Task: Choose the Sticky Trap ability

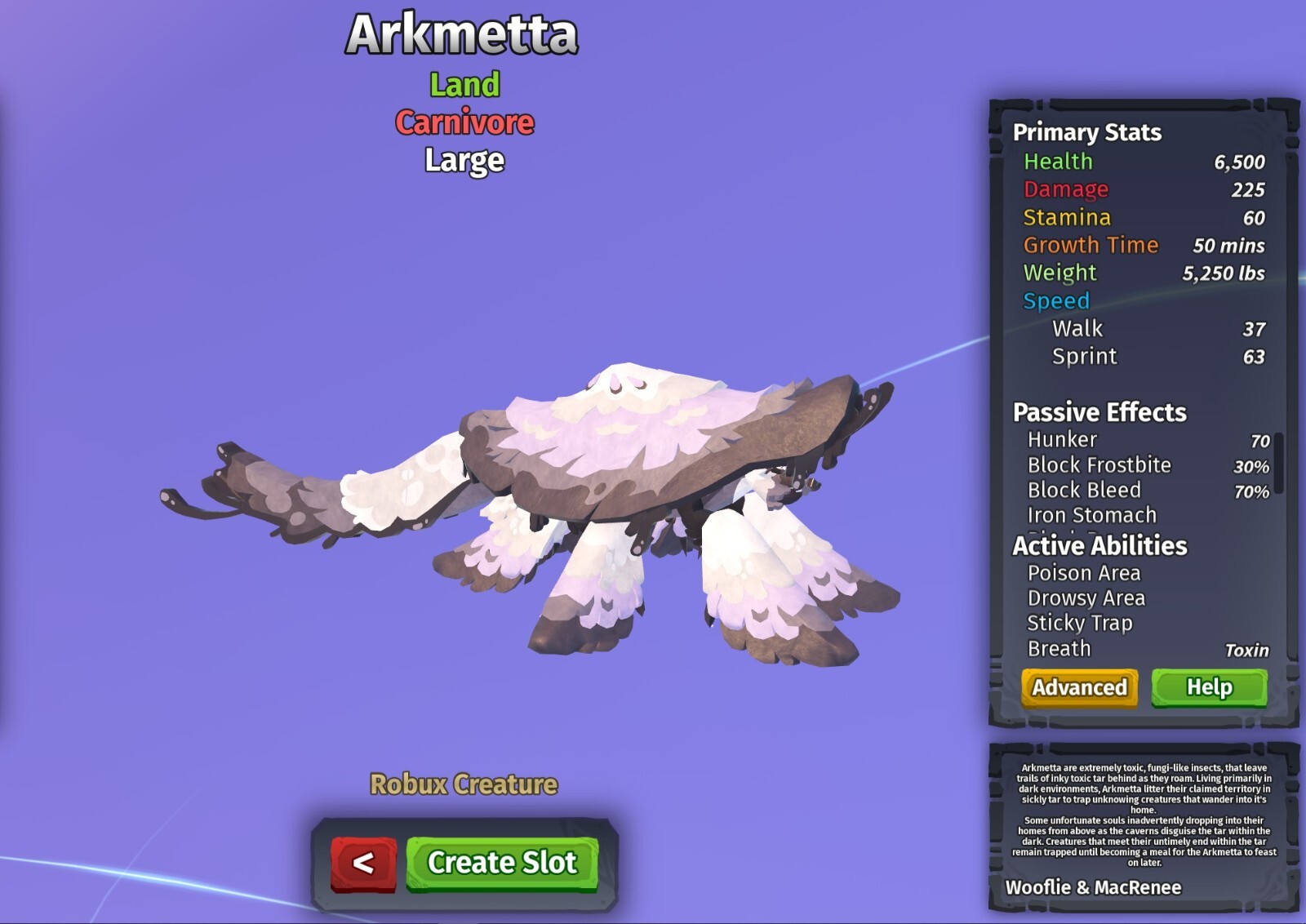Action: coord(1079,622)
